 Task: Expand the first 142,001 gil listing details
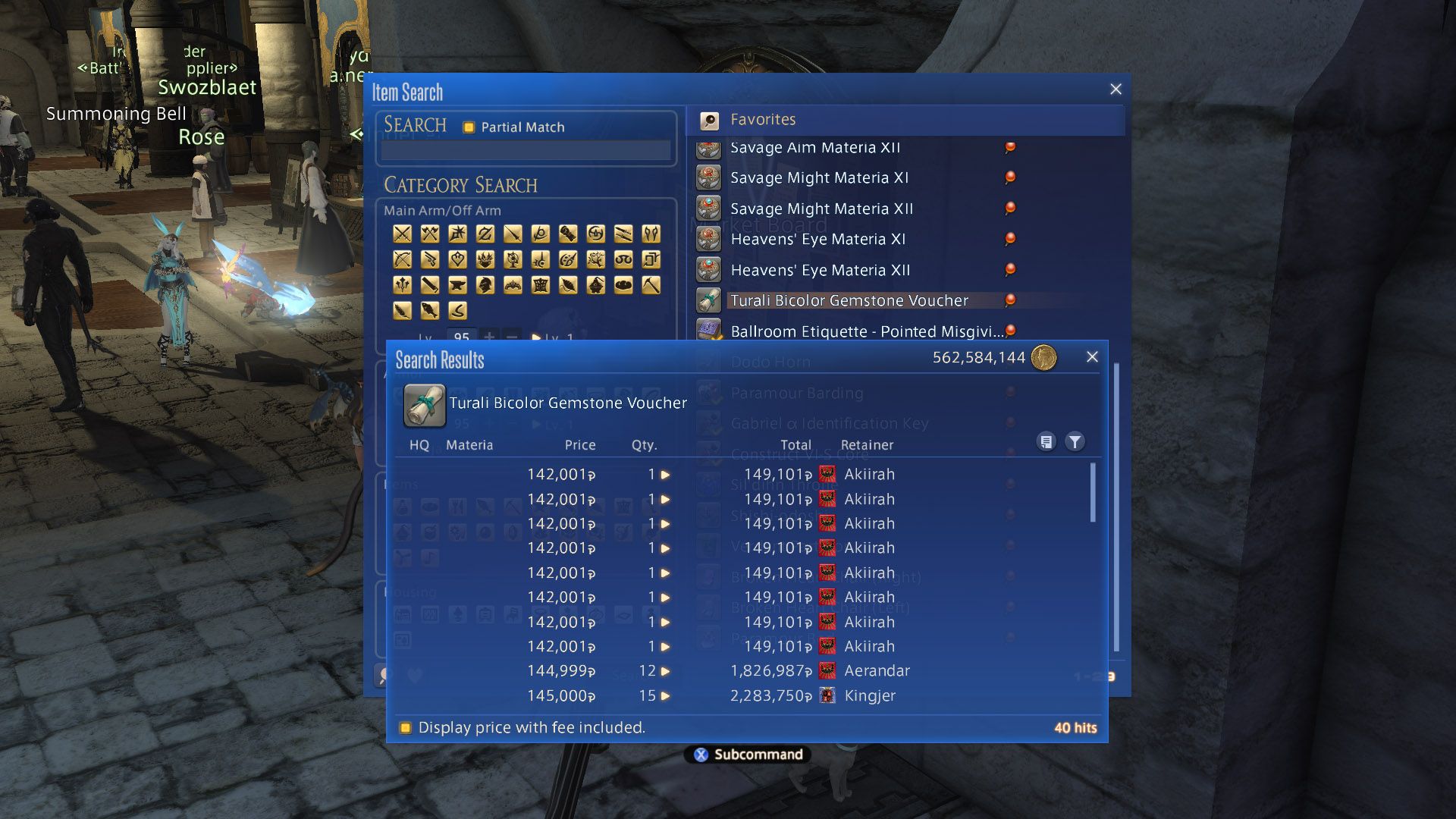pyautogui.click(x=665, y=474)
